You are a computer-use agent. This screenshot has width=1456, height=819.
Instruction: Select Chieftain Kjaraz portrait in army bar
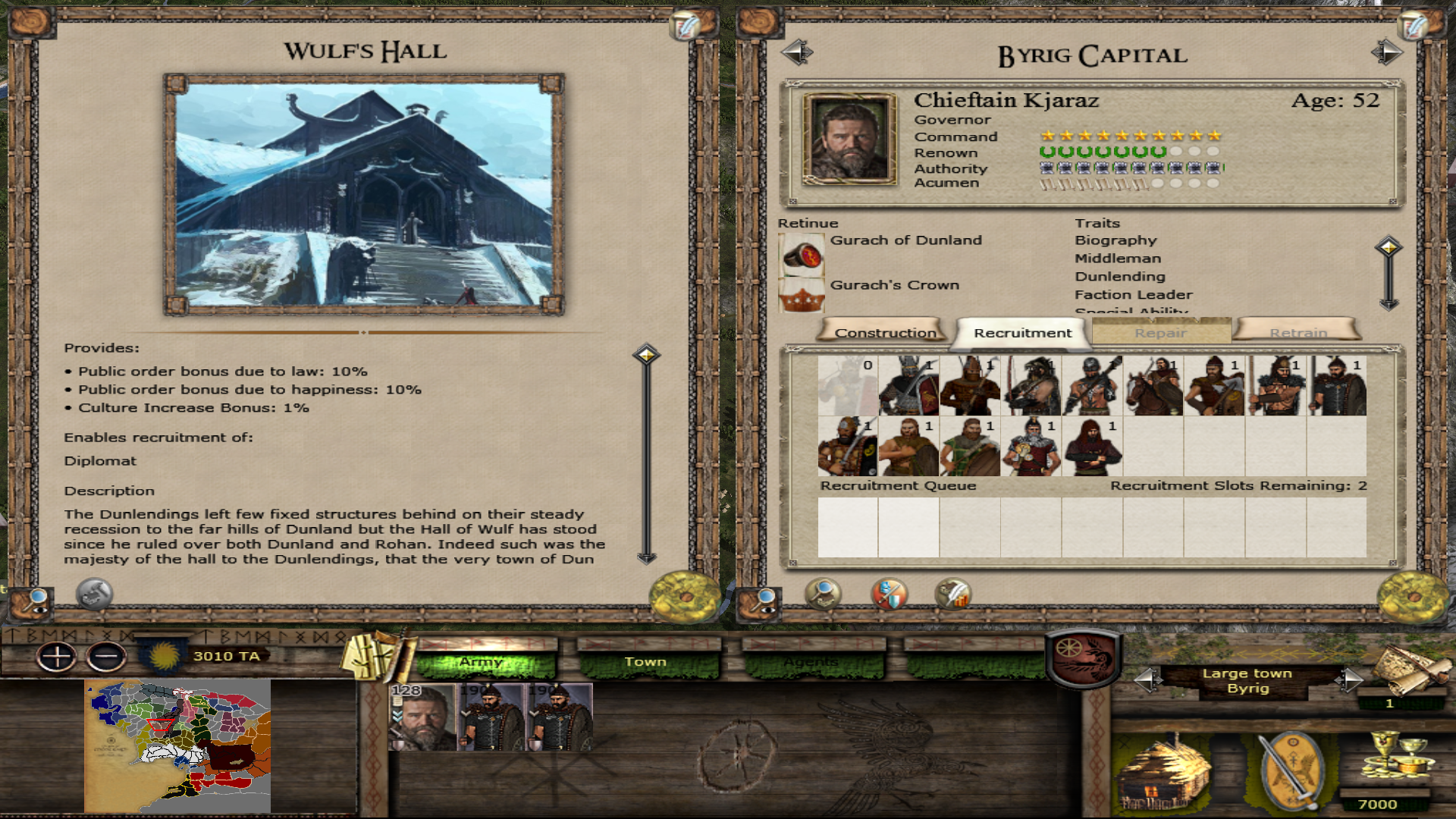point(422,717)
